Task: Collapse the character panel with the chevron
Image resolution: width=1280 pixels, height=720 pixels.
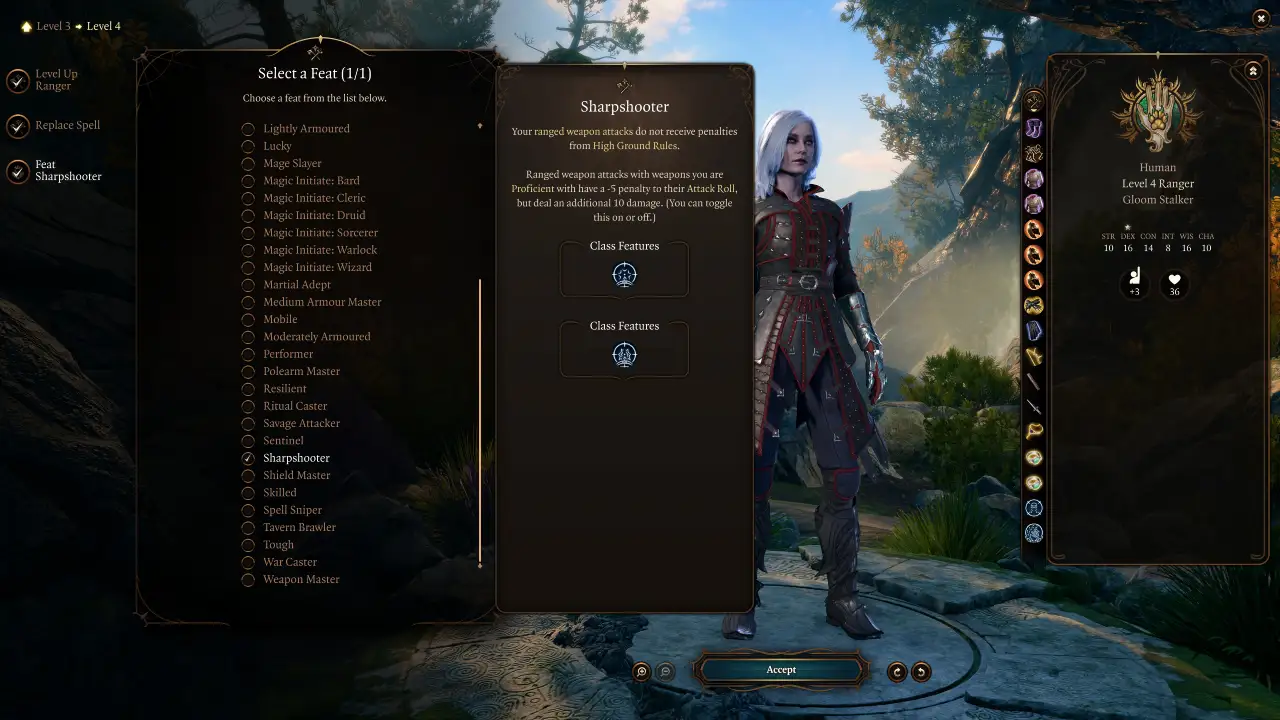Action: click(1253, 70)
